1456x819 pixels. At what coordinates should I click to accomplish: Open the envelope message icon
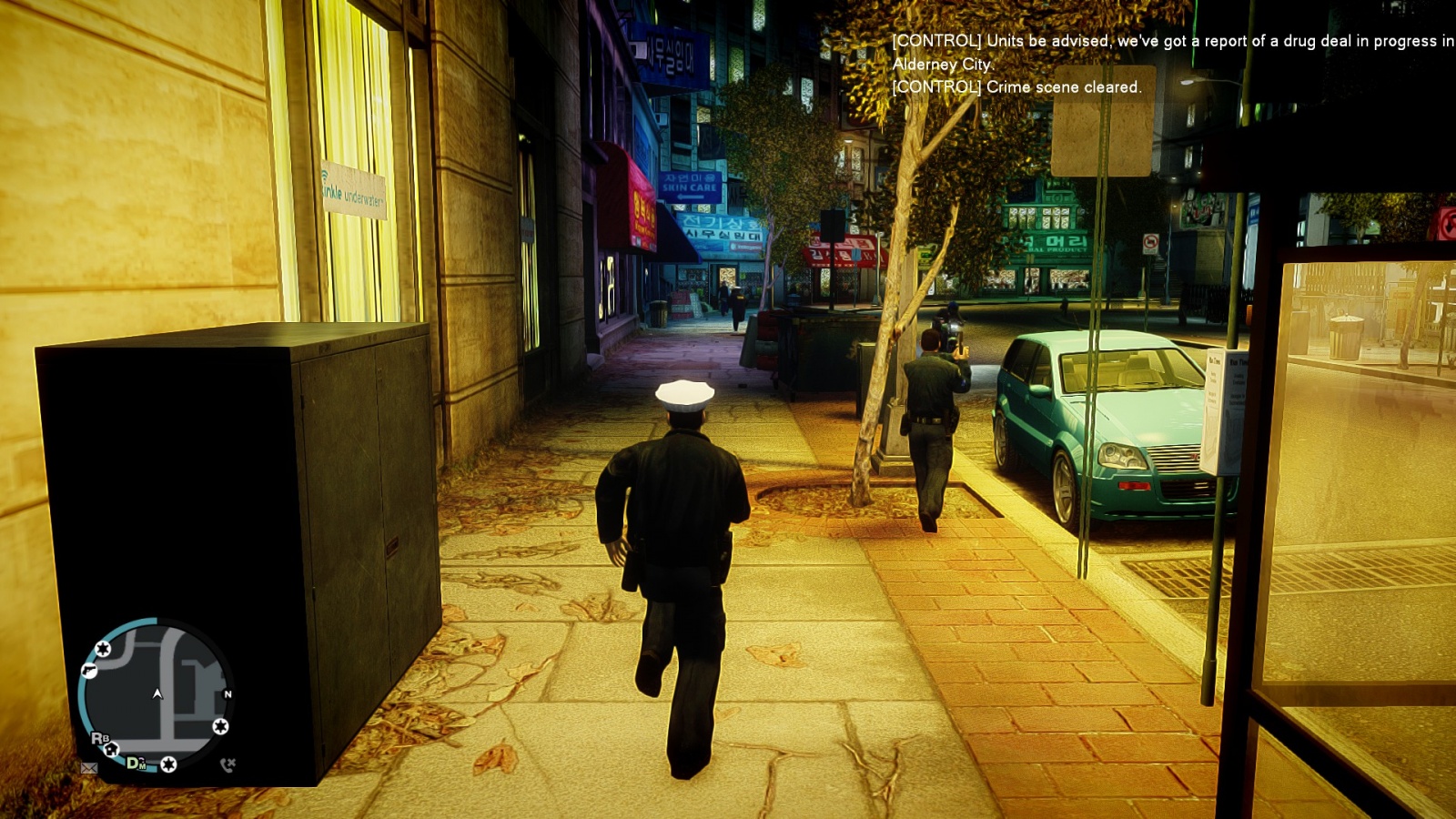pyautogui.click(x=89, y=768)
